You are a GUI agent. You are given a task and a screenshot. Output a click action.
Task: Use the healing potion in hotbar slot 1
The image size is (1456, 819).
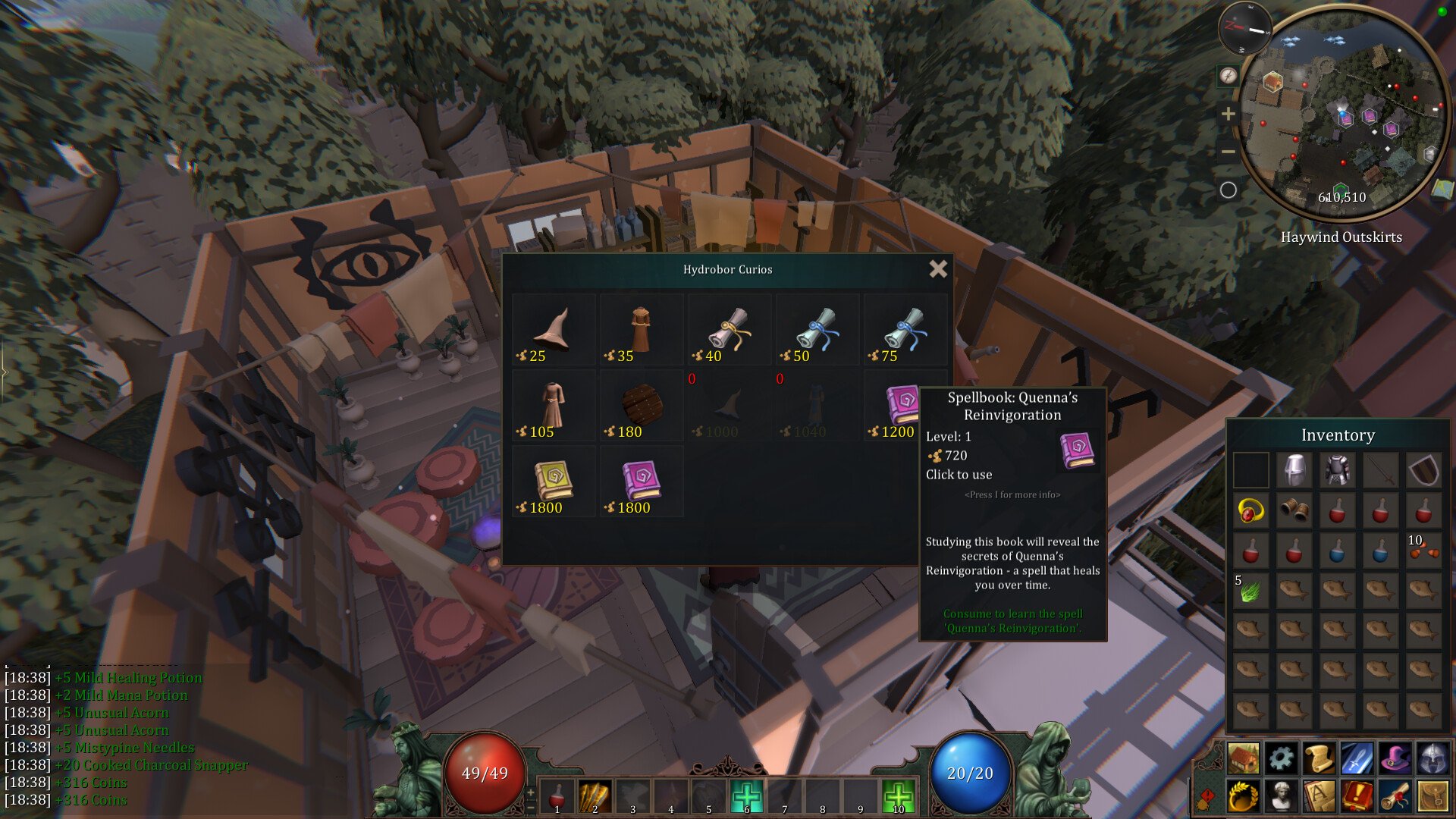[x=557, y=797]
